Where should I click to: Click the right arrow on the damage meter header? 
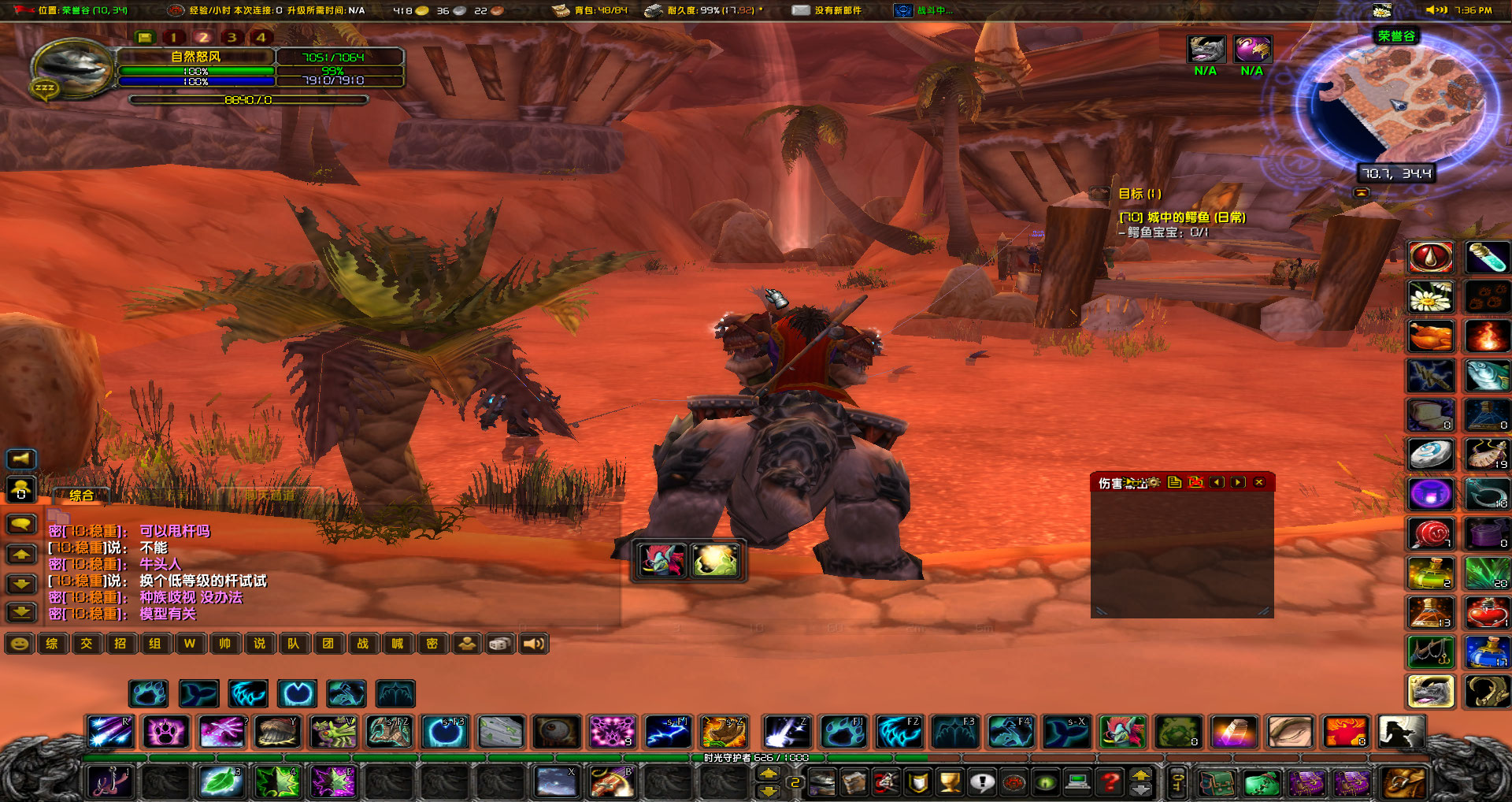[1238, 483]
